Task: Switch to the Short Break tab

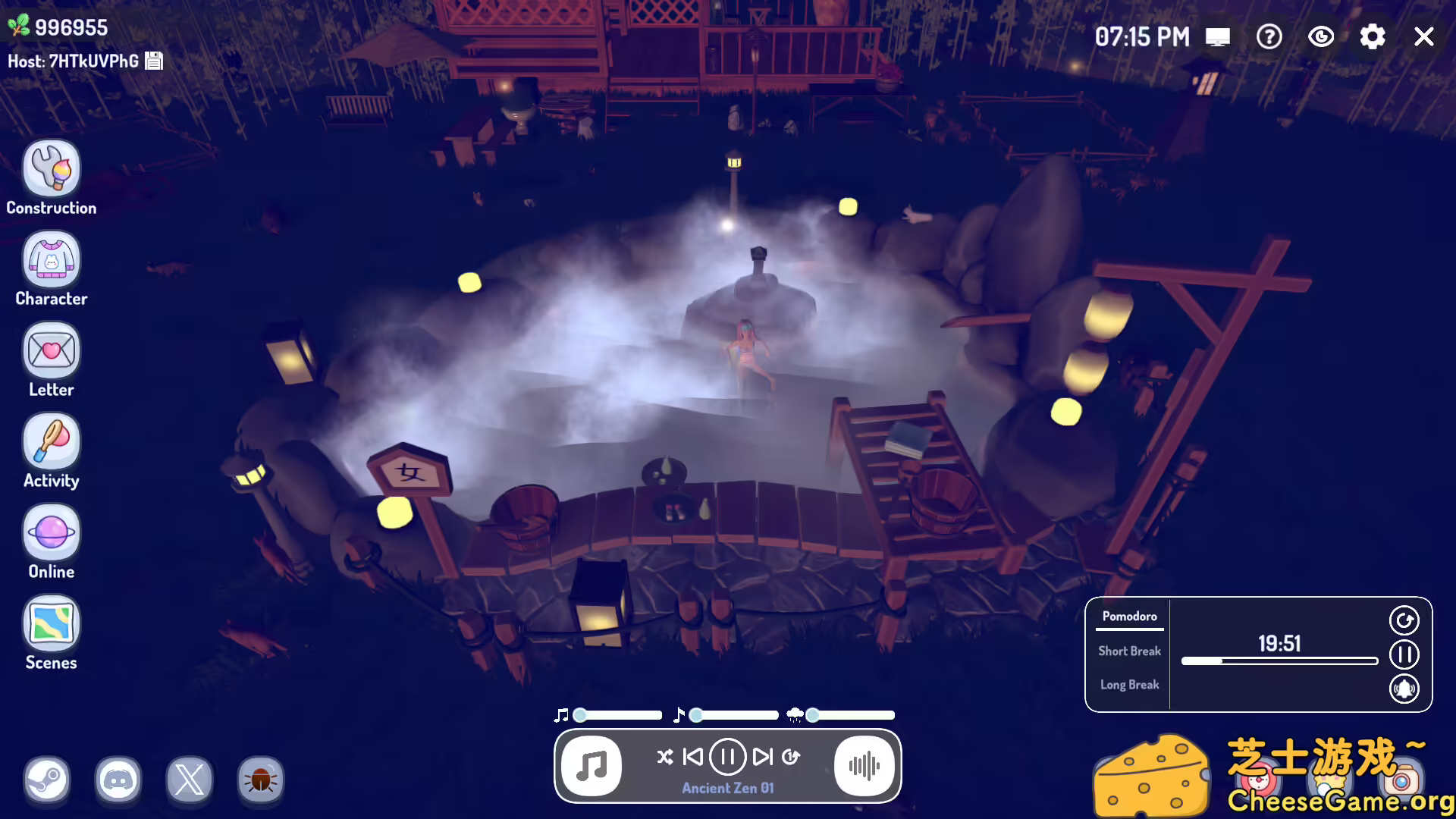Action: [1129, 651]
